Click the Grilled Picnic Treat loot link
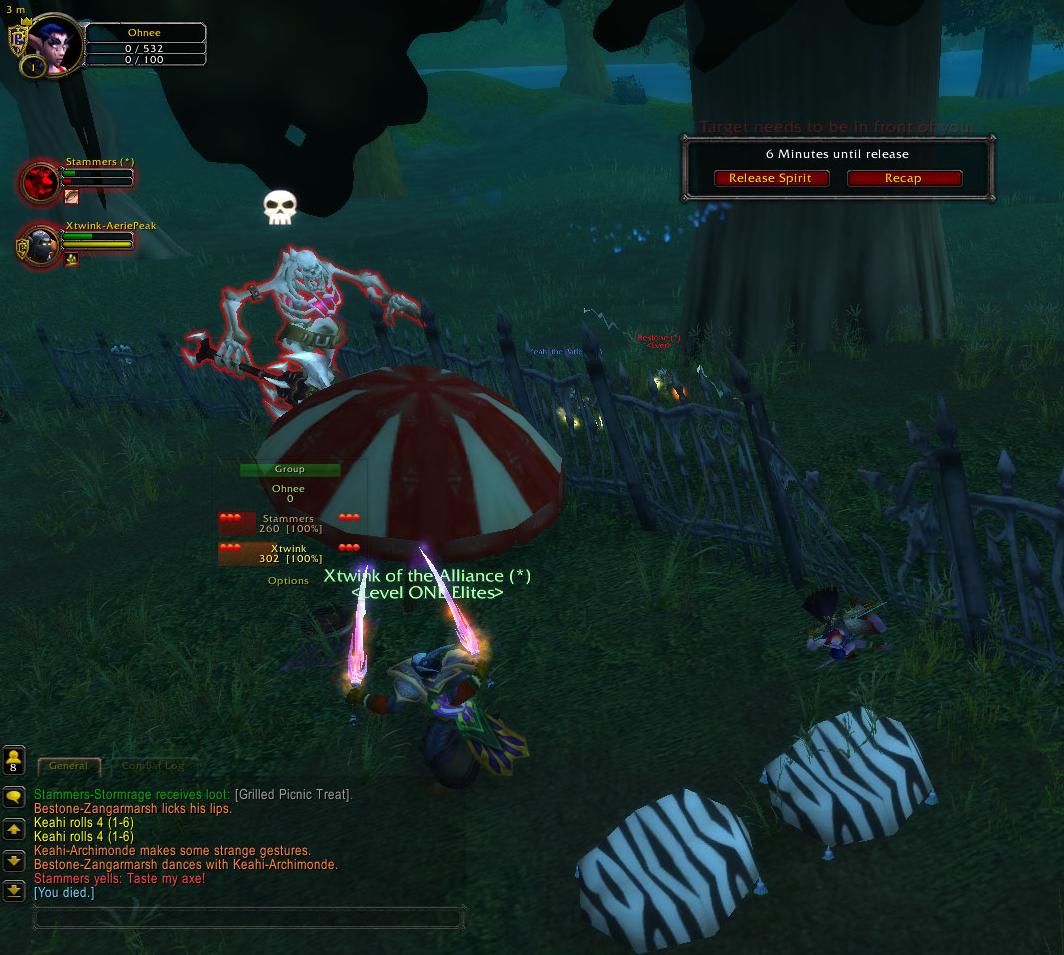The width and height of the screenshot is (1064, 955). pos(292,795)
